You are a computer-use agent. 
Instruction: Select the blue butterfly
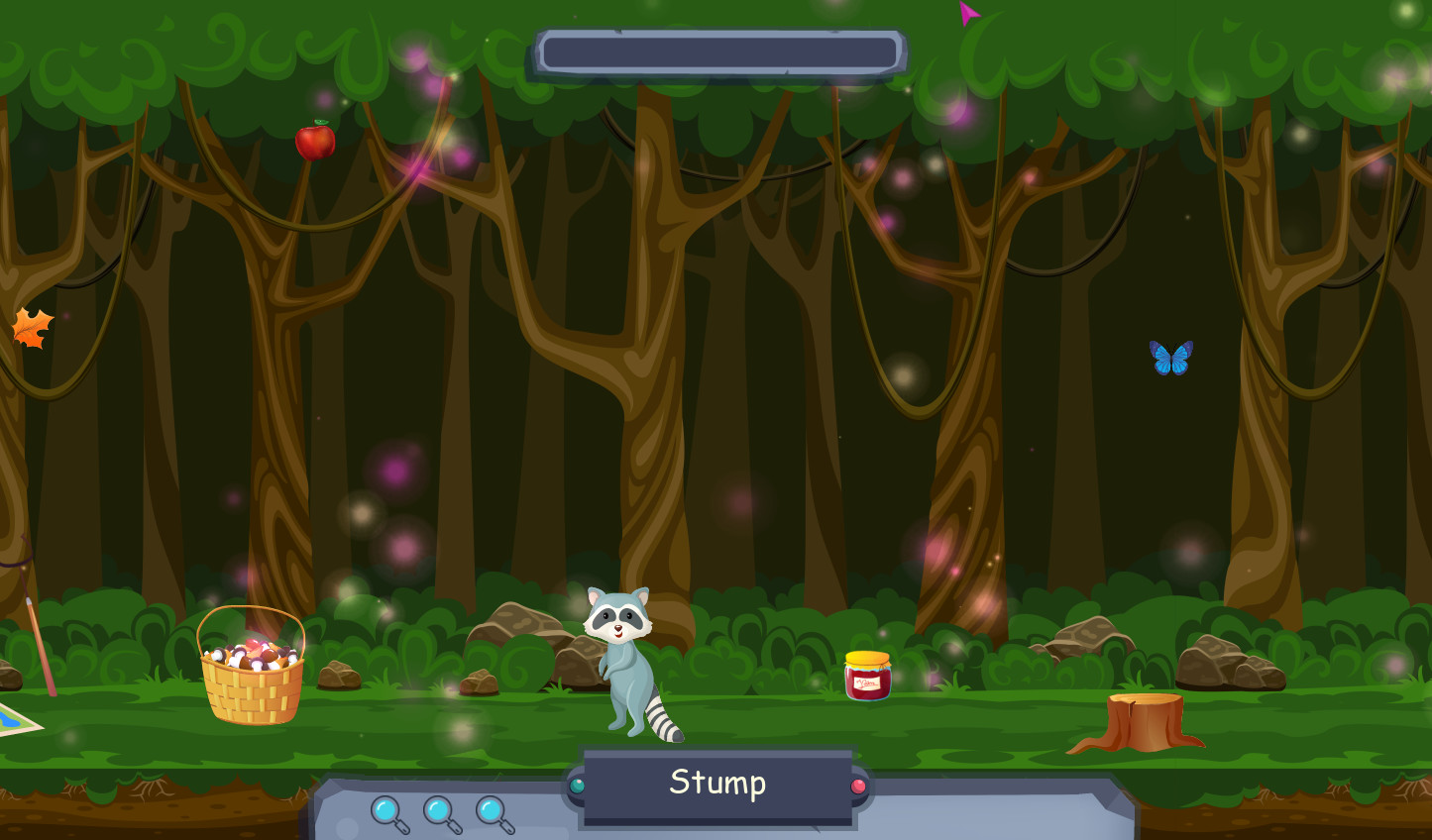pos(1172,357)
